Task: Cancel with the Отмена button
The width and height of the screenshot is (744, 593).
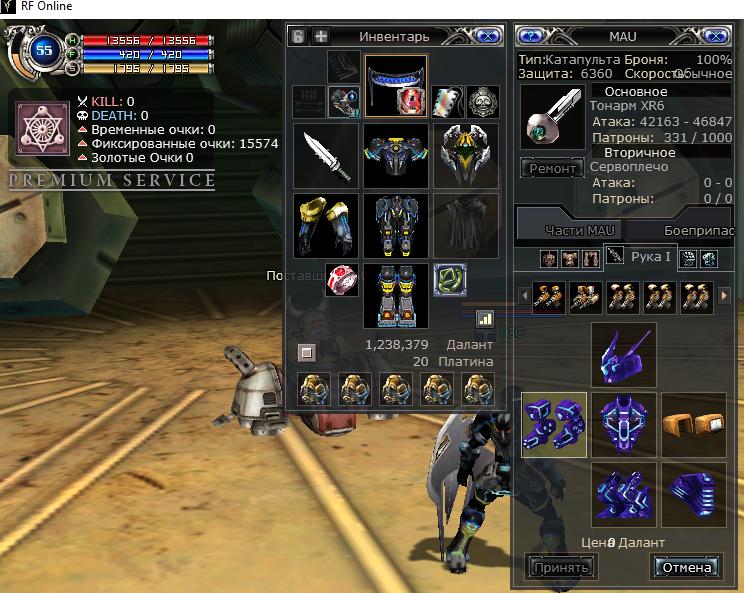Action: pos(687,567)
